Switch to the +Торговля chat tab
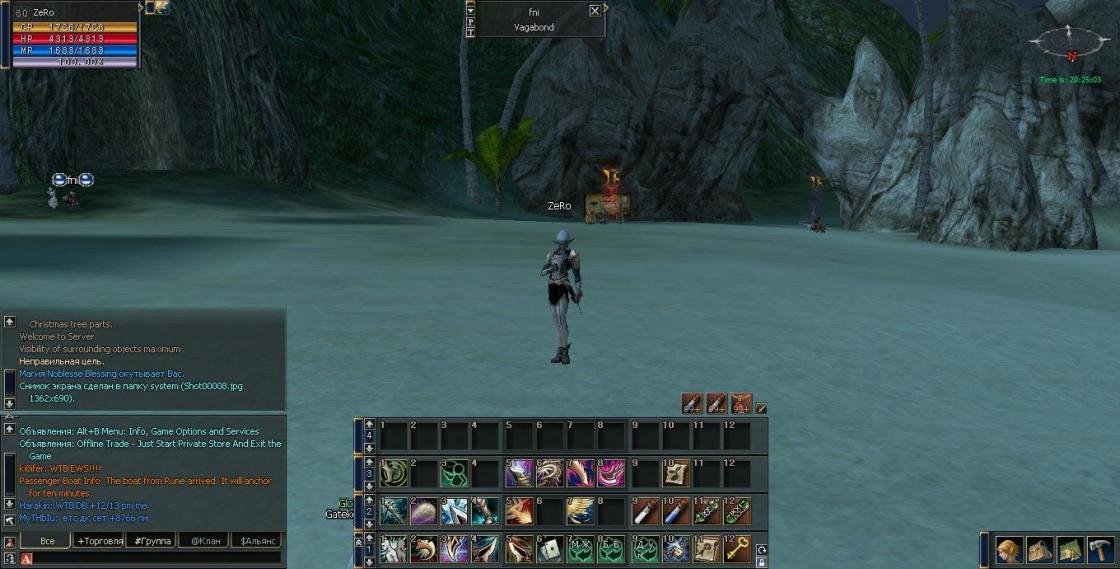1120x569 pixels. (x=100, y=541)
